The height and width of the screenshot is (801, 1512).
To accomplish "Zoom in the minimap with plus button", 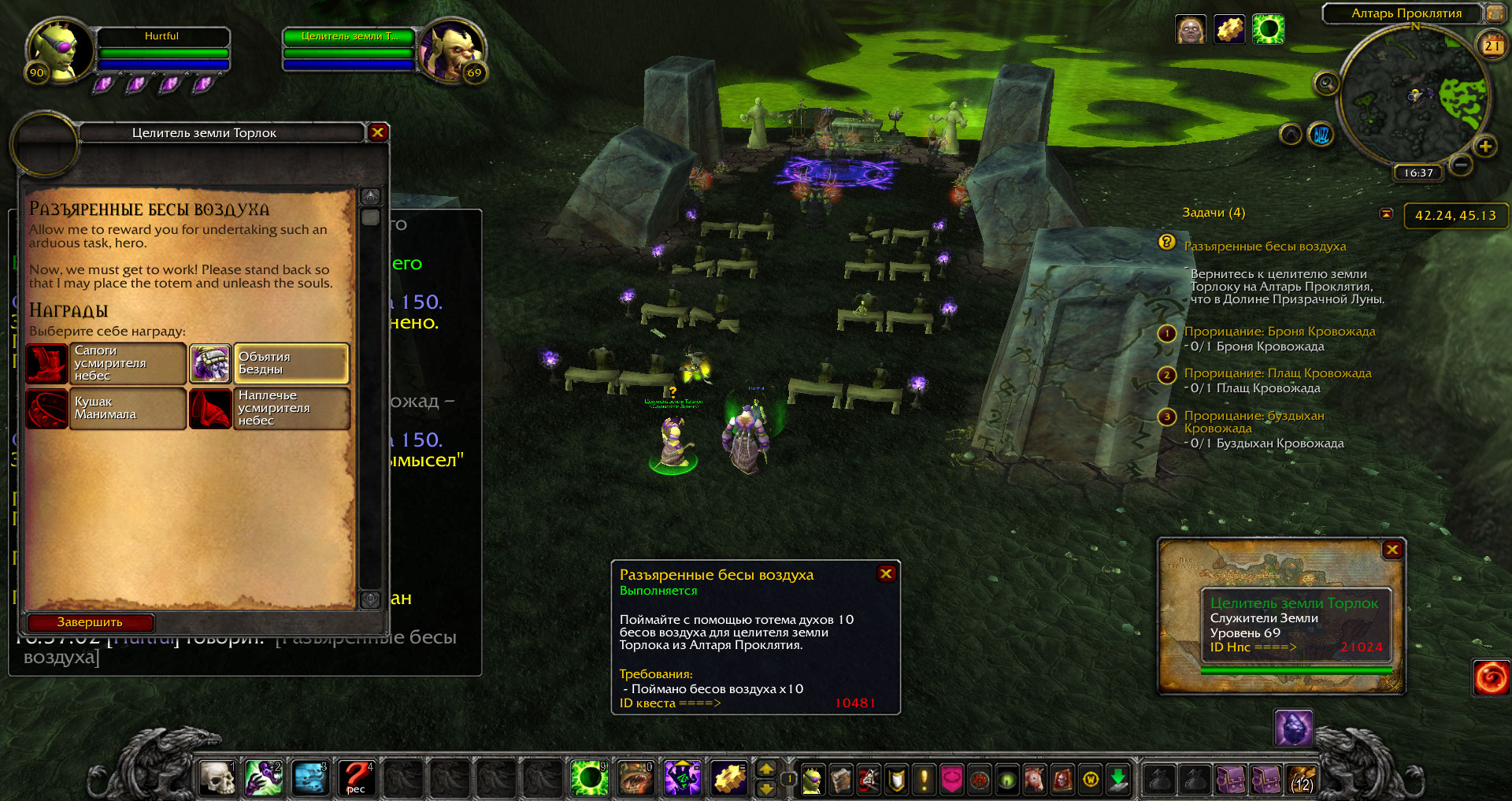I will [x=1485, y=146].
